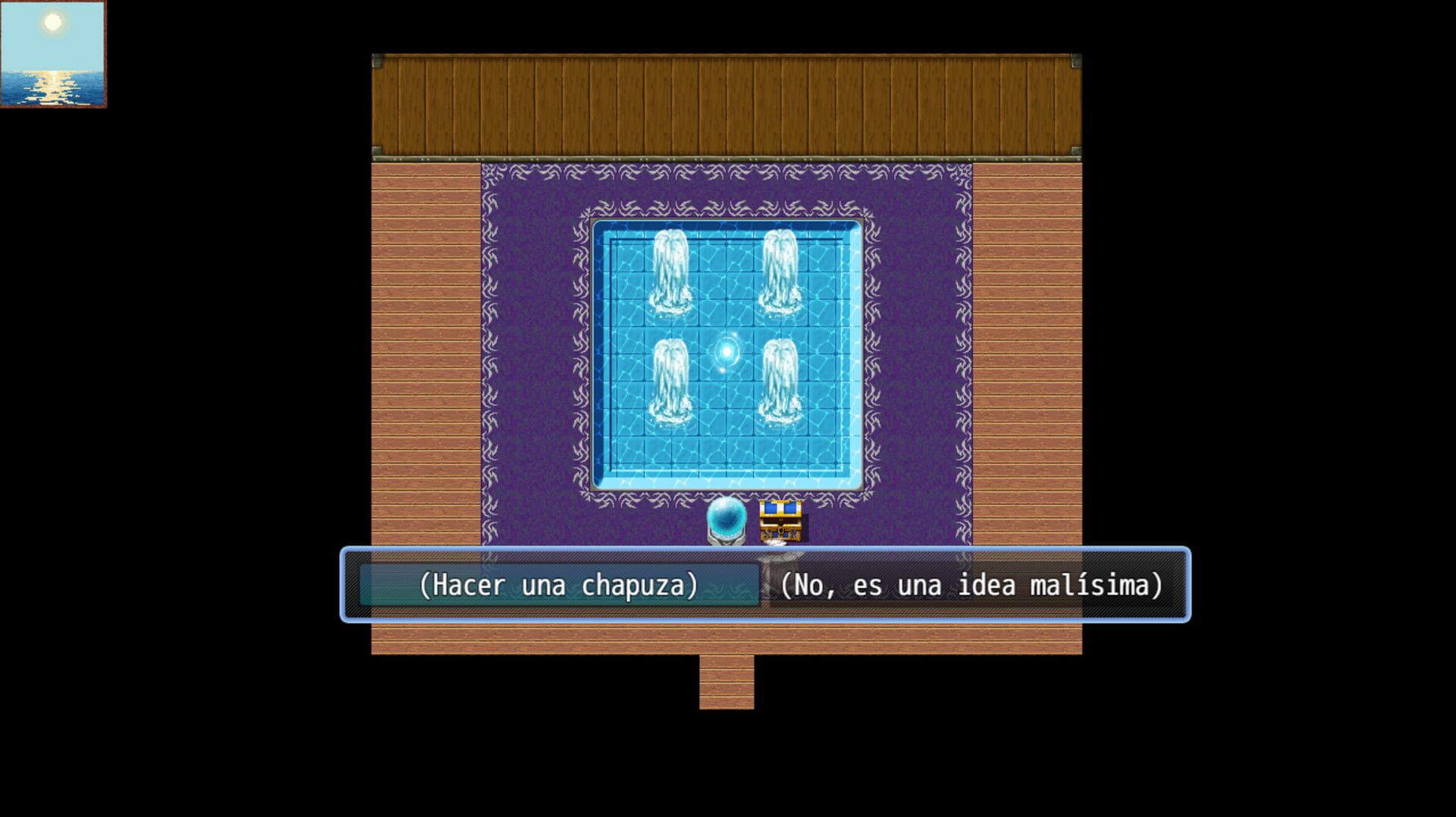1456x817 pixels.
Task: Click the crystal ball on the pedestal
Action: click(726, 517)
